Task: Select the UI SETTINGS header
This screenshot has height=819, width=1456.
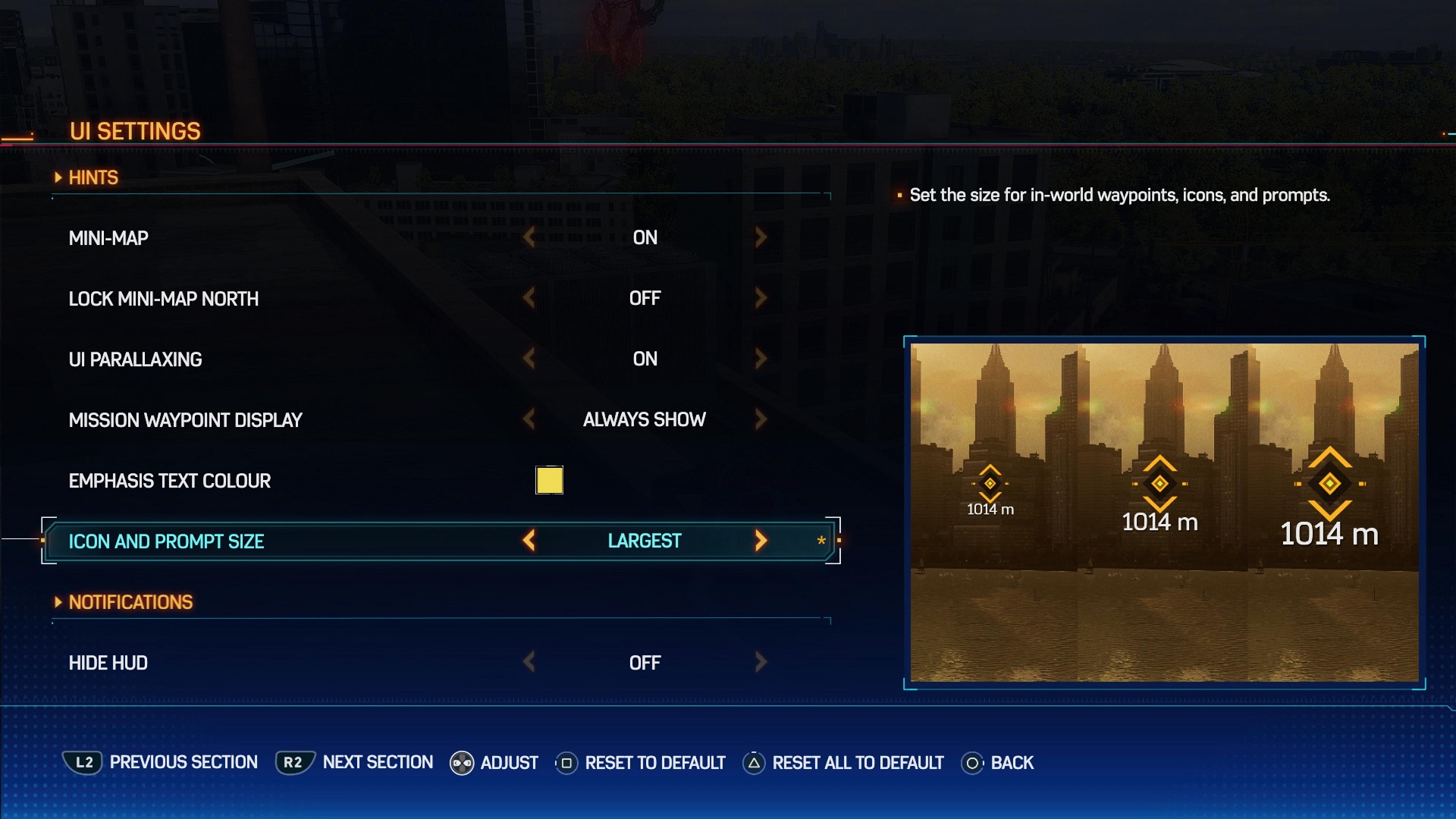Action: [135, 130]
